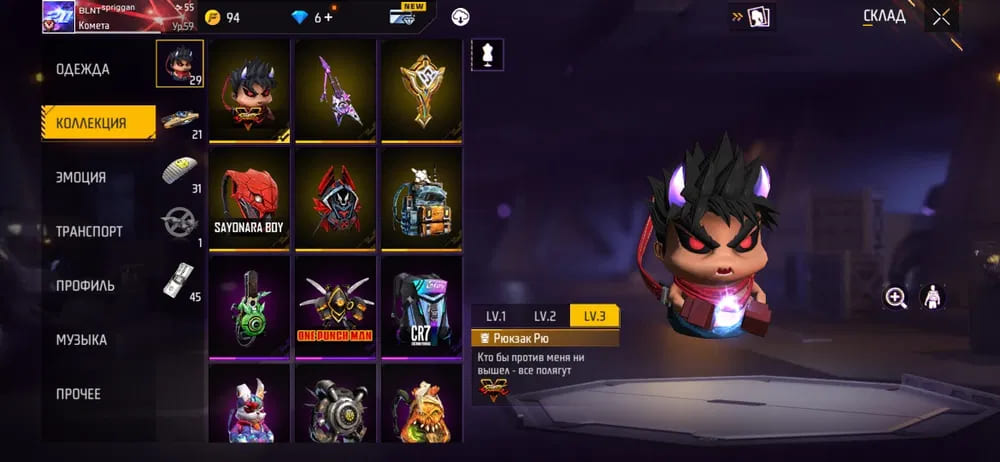1000x462 pixels.
Task: Select the SAYONARA BOY red backpack
Action: (249, 200)
